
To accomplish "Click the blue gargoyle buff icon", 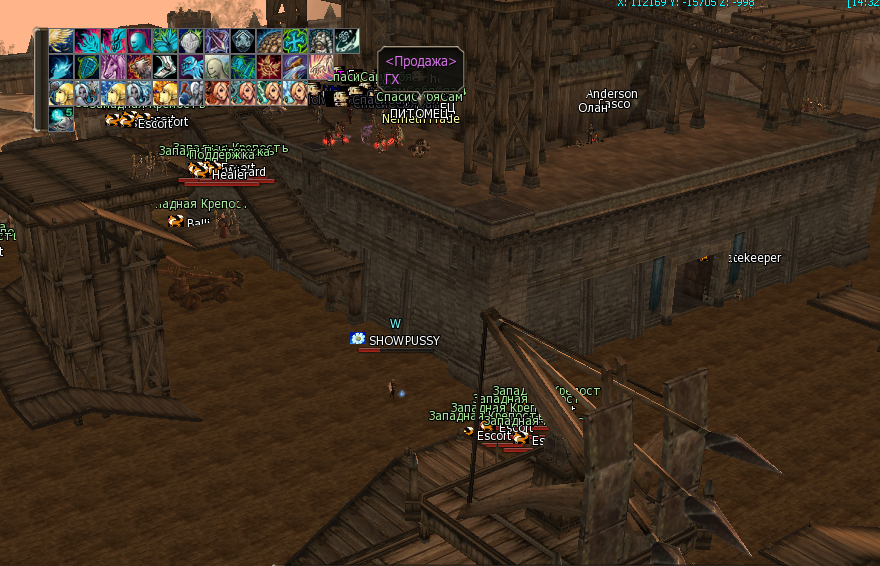I will [x=191, y=67].
